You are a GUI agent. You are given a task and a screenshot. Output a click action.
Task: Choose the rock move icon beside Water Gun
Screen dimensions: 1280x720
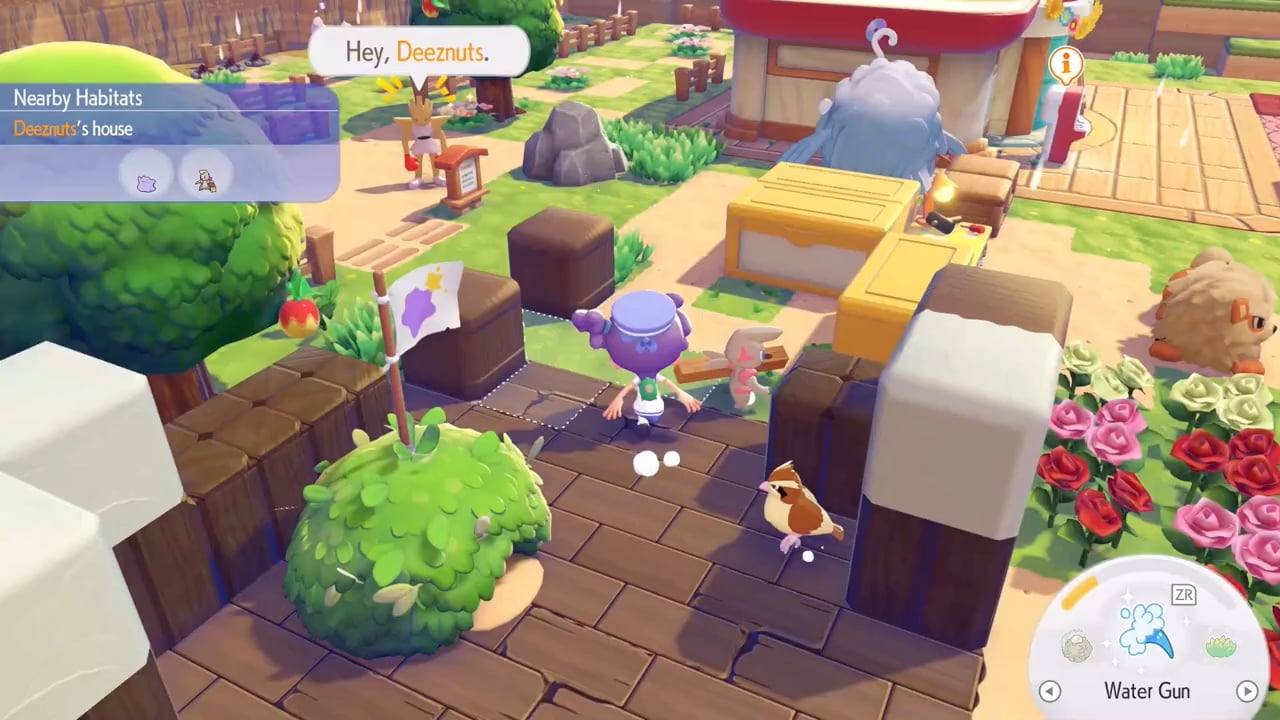[x=1076, y=645]
